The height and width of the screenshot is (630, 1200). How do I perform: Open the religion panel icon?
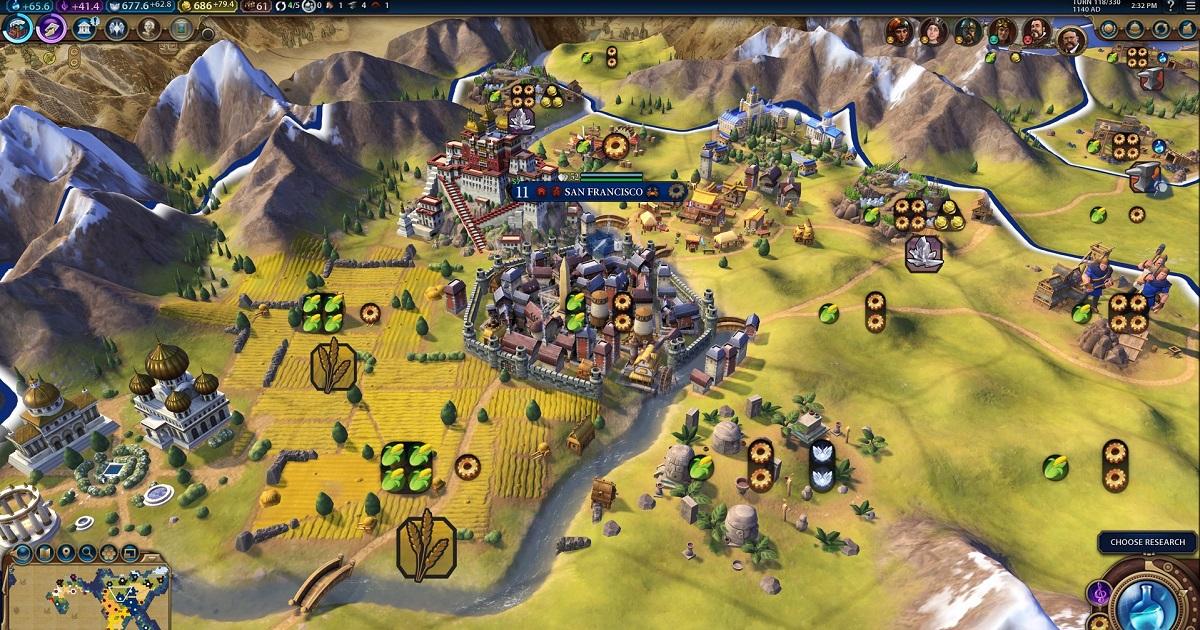coord(116,28)
